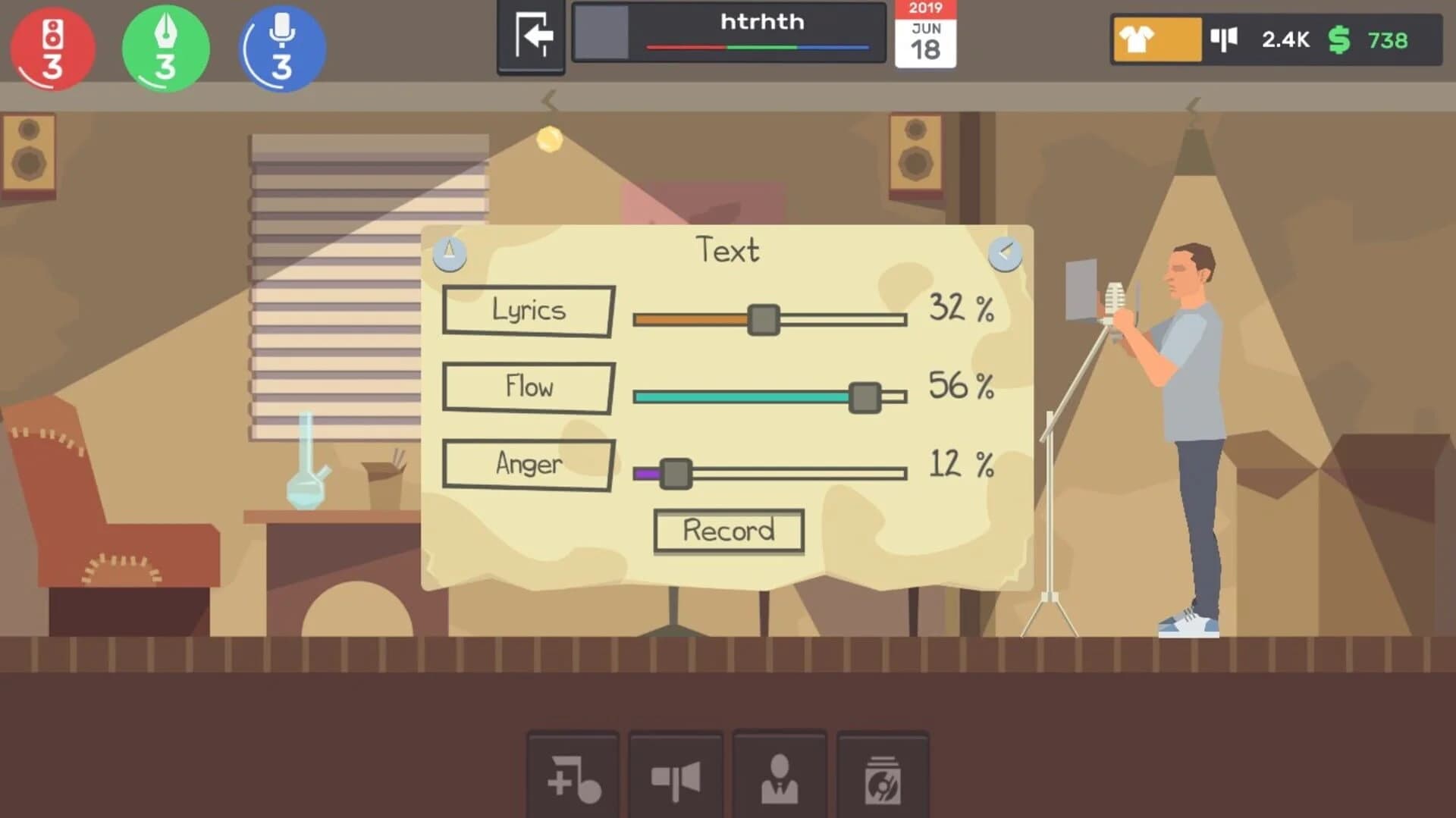Open the blue microphone counter icon
The width and height of the screenshot is (1456, 818).
(280, 47)
